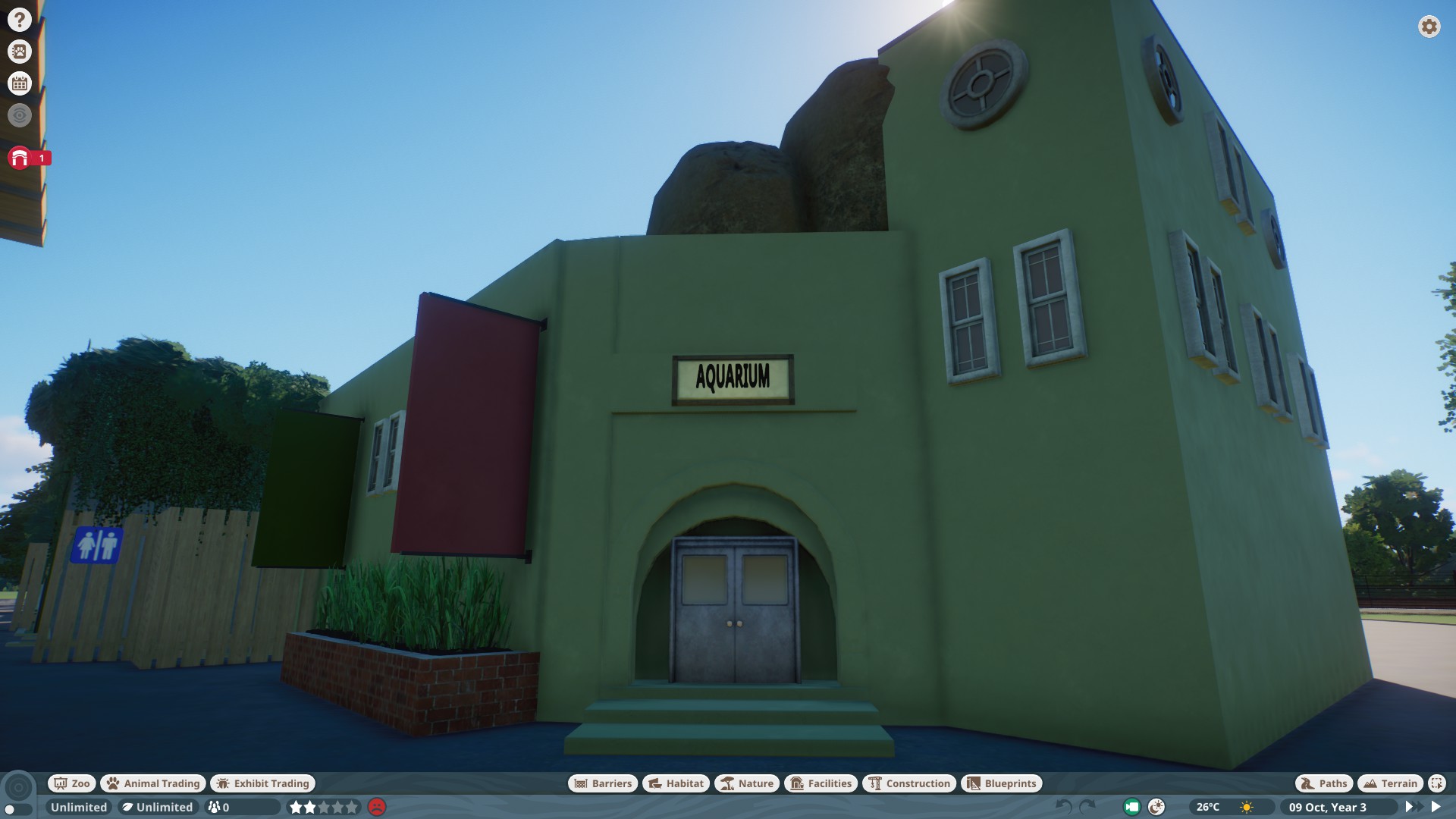Click the unhappy guest face indicator
The image size is (1456, 819).
tap(377, 808)
